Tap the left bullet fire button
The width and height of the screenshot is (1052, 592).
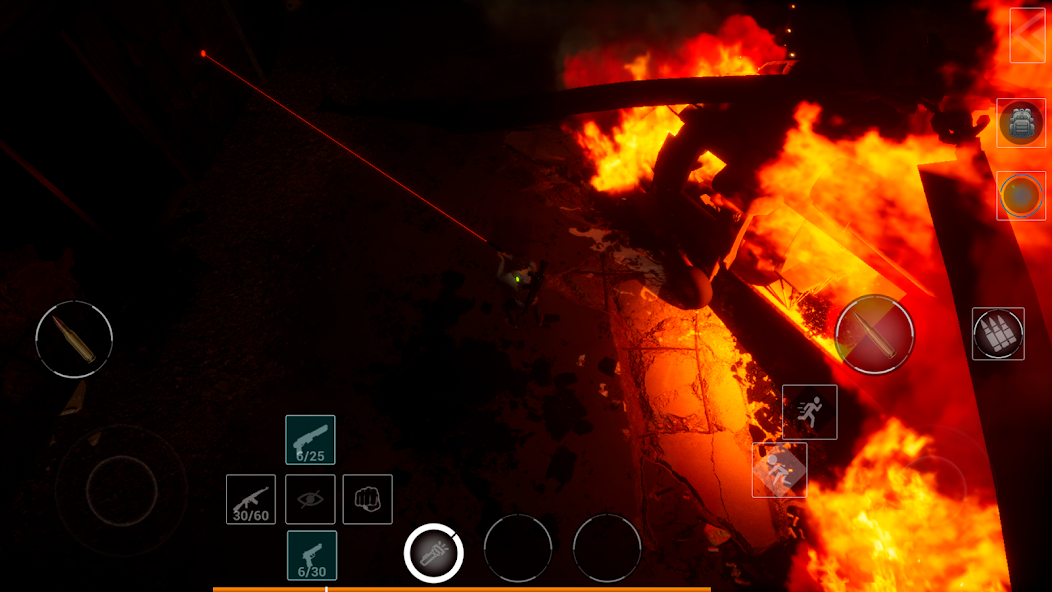tap(74, 340)
